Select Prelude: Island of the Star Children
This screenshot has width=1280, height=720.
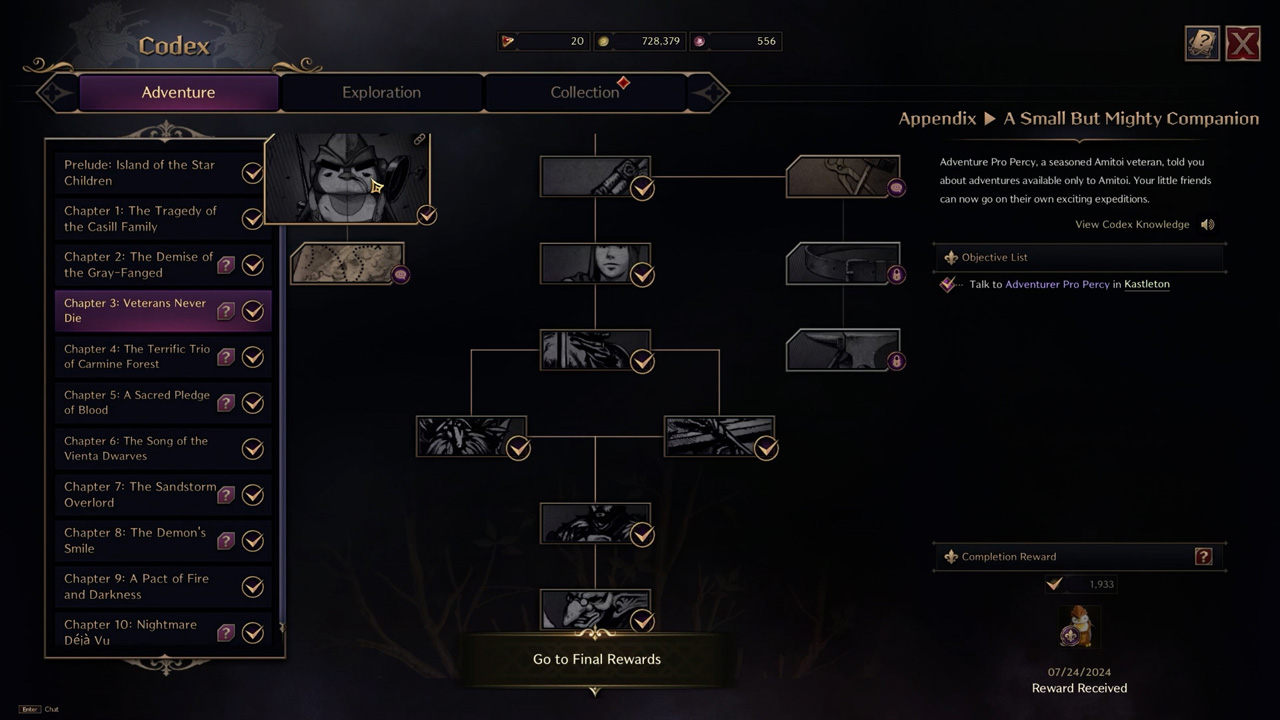(x=140, y=172)
